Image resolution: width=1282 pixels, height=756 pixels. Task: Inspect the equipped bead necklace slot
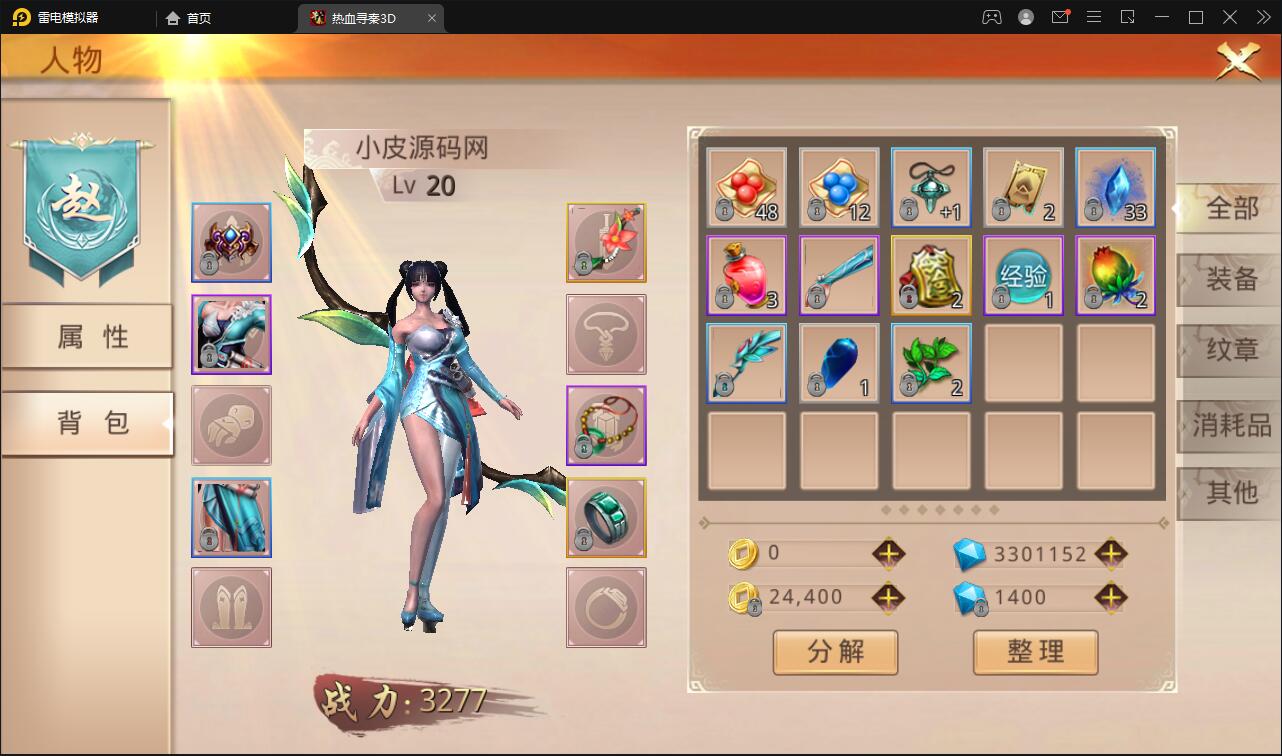[606, 426]
